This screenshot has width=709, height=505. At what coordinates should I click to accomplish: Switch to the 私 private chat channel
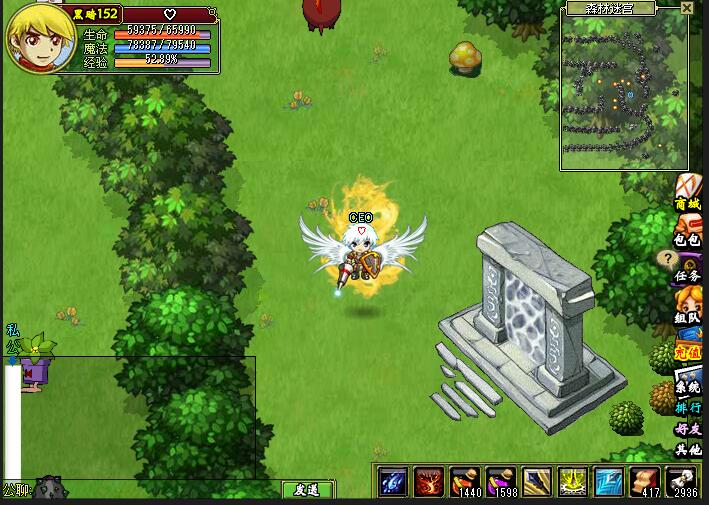pos(12,329)
